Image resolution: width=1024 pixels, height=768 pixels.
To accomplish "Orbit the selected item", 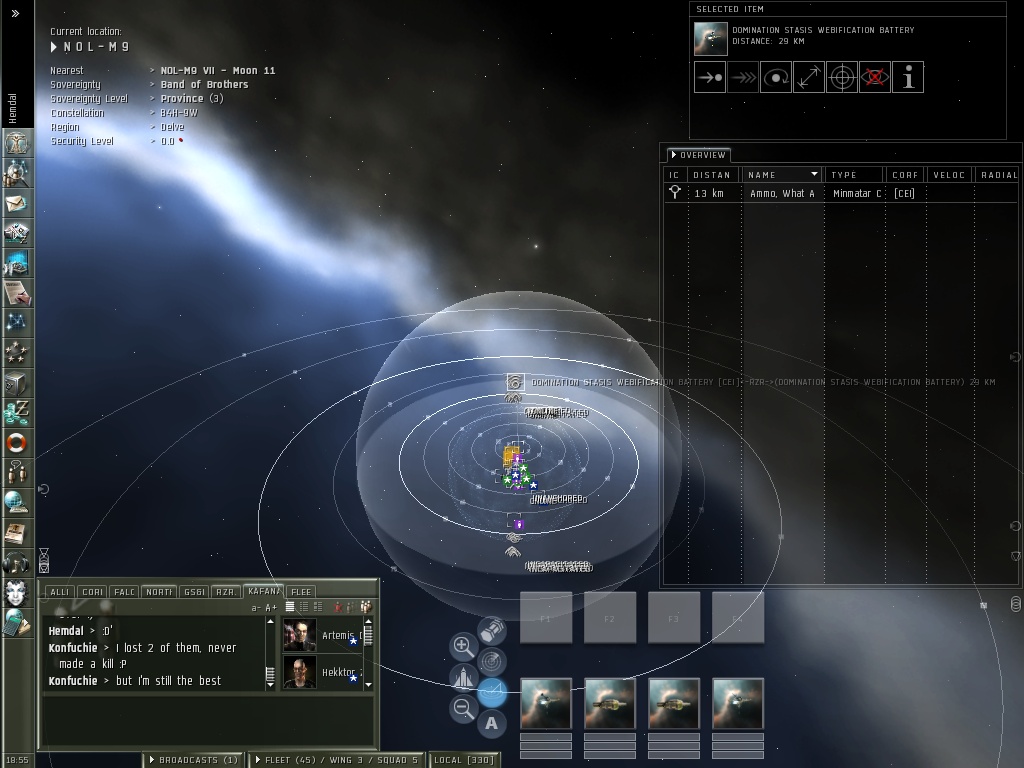I will point(775,77).
